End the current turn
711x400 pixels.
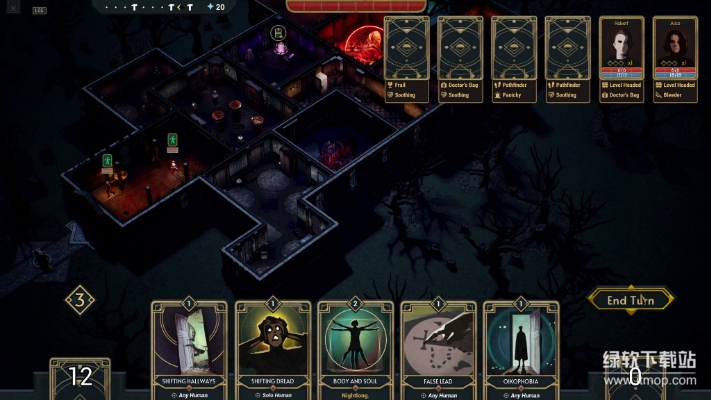coord(631,298)
